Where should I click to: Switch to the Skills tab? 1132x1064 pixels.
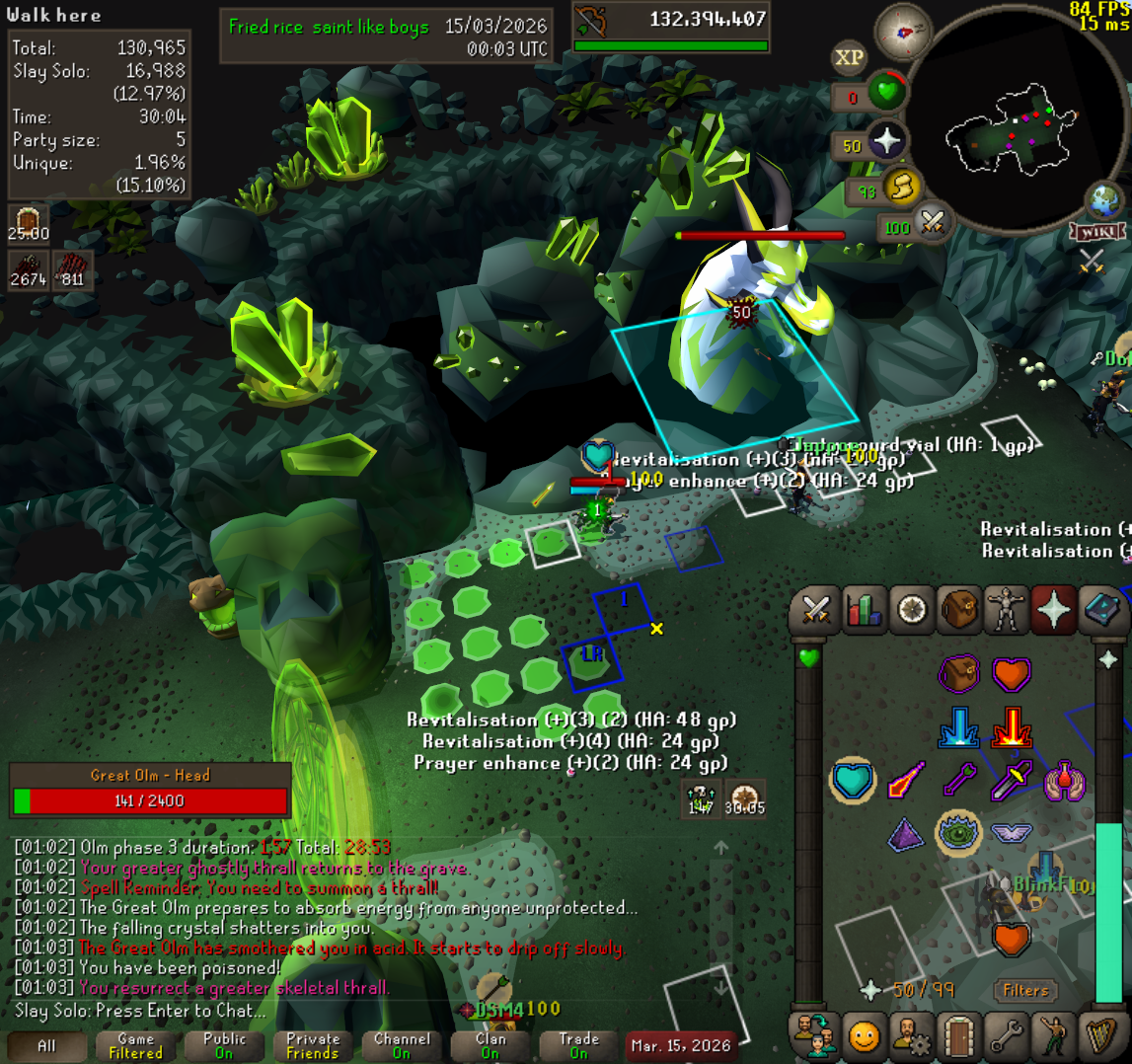tap(864, 610)
